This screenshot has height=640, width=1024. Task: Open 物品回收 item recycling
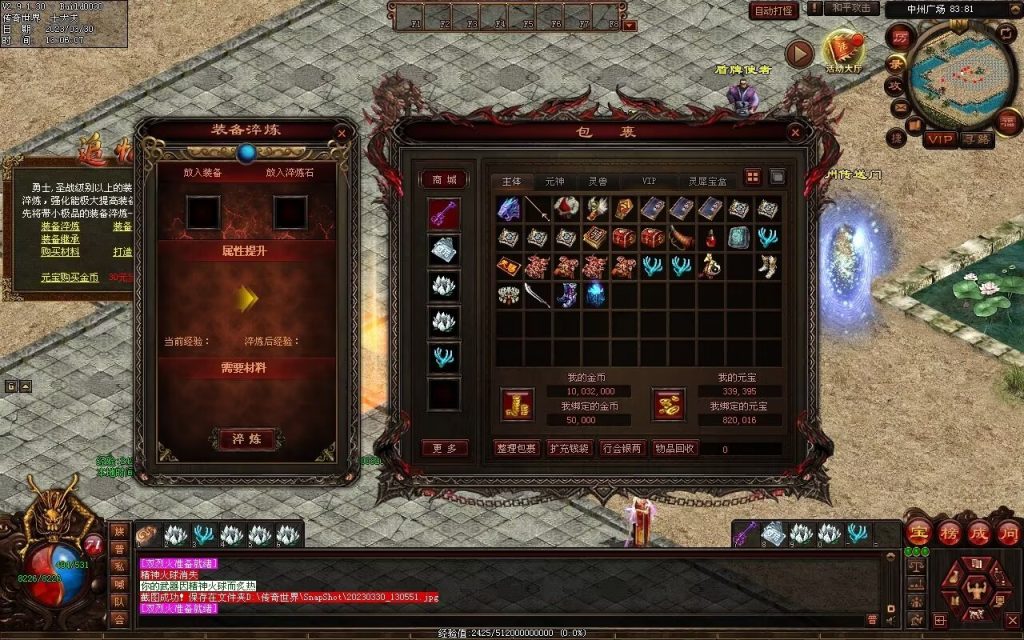(x=675, y=448)
